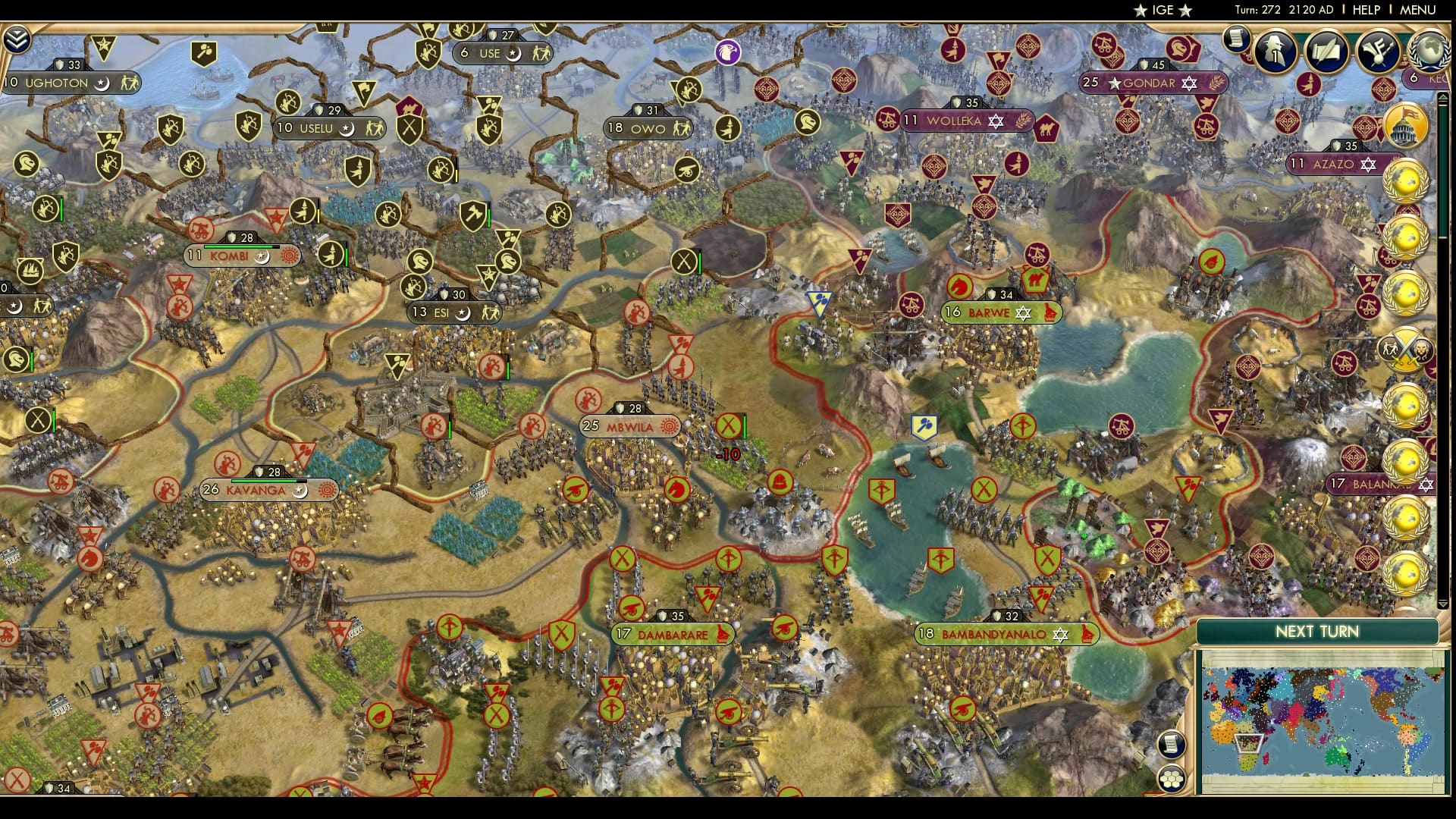This screenshot has height=819, width=1456.
Task: Open the HELP menu item
Action: click(x=1368, y=11)
